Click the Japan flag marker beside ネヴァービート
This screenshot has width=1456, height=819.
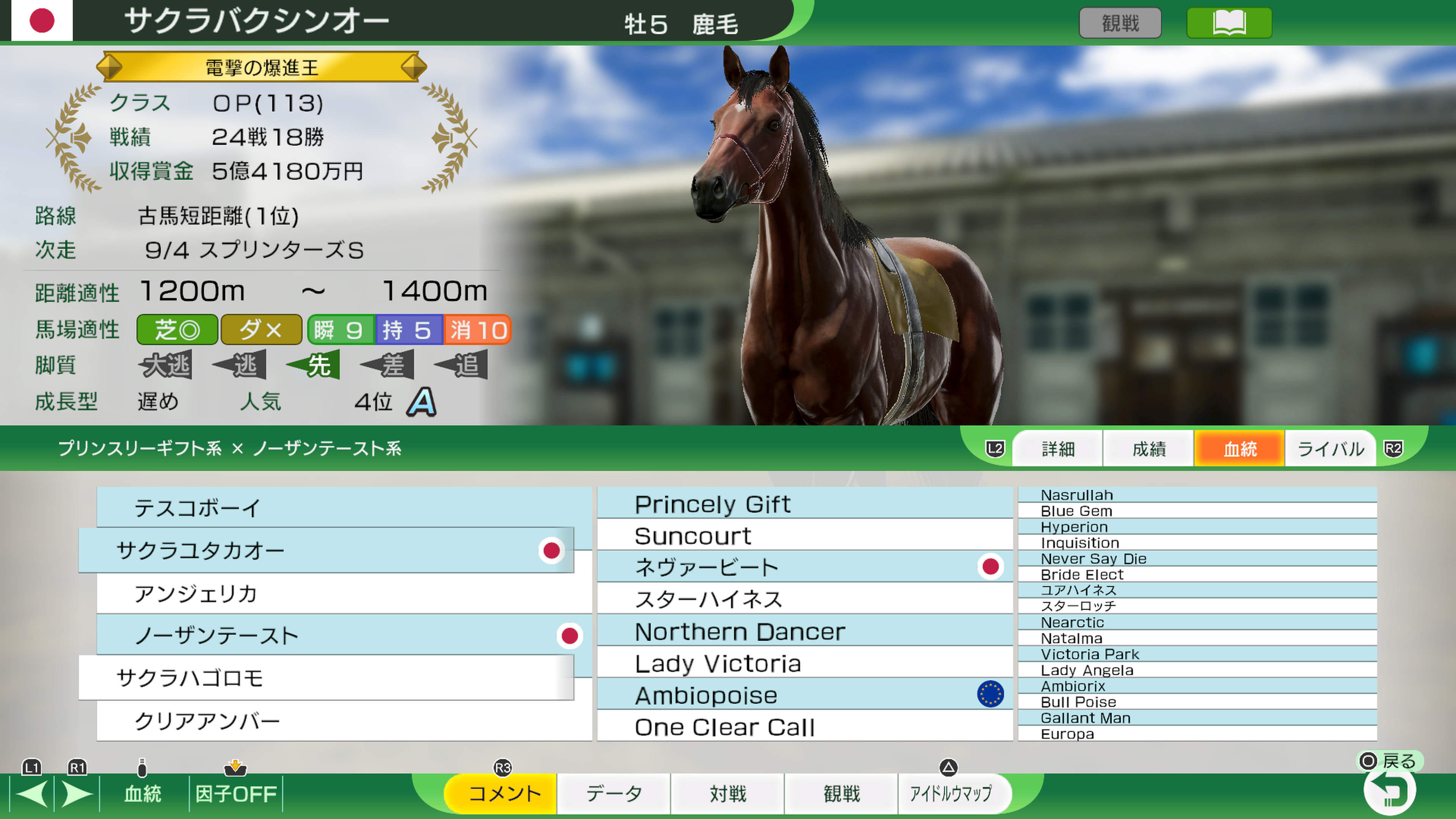[x=991, y=566]
